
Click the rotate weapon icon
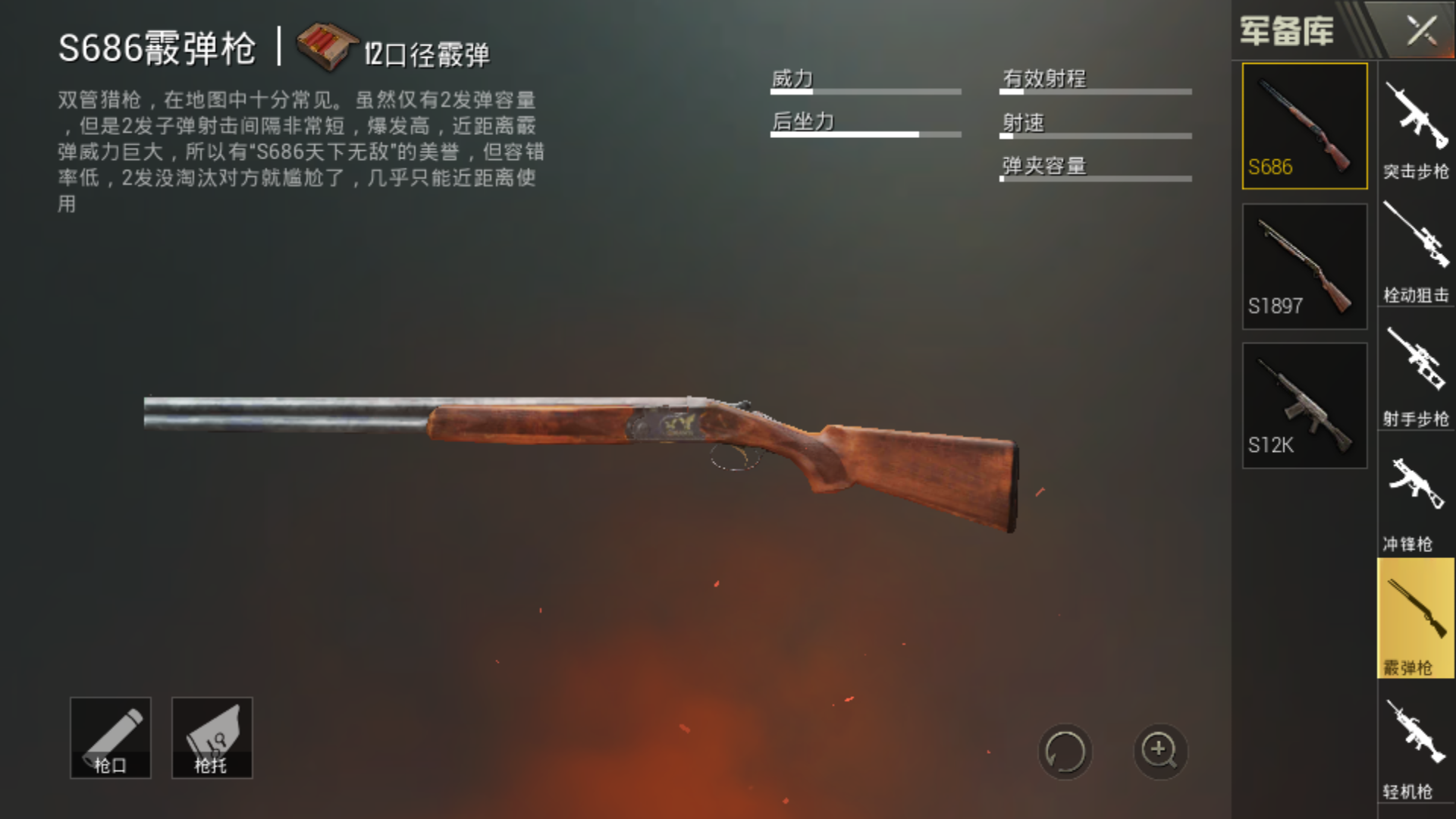[x=1065, y=751]
